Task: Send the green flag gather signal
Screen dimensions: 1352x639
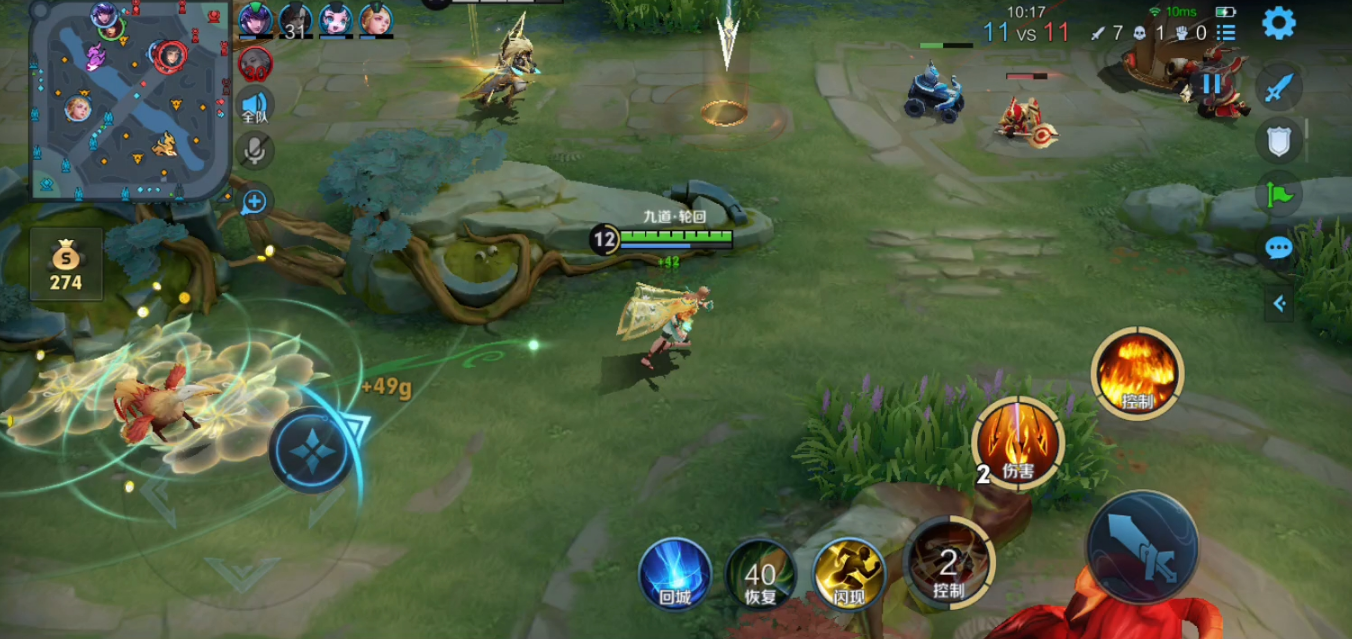Action: point(1279,194)
